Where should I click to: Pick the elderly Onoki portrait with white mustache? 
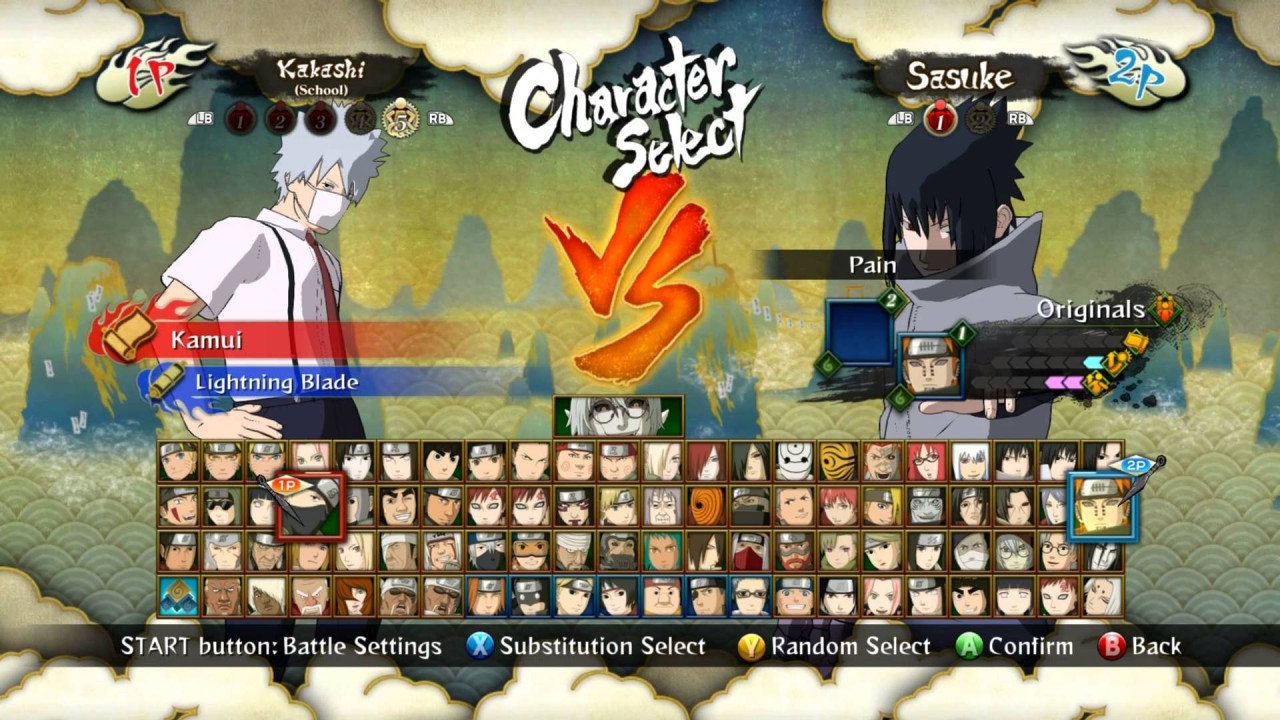tap(311, 596)
